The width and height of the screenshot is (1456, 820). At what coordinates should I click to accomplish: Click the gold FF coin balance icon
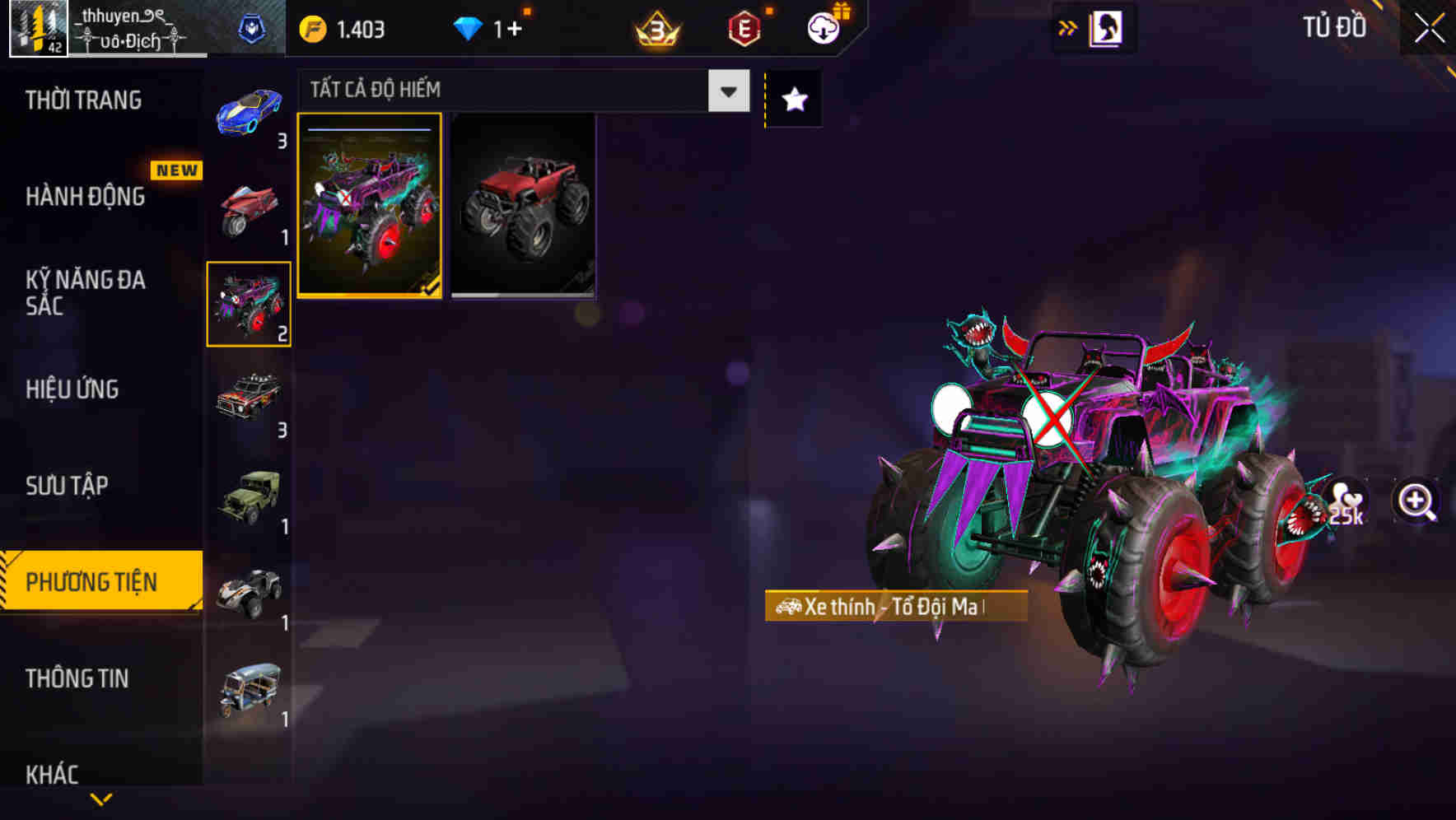pos(313,27)
